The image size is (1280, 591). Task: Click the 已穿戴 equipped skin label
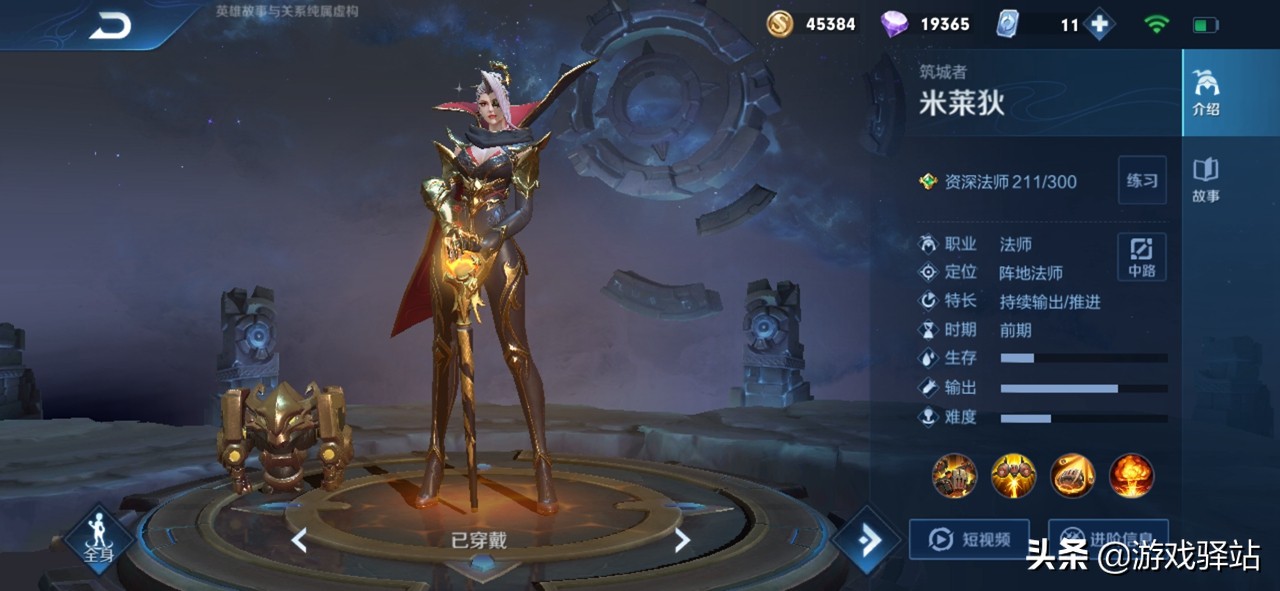(479, 541)
